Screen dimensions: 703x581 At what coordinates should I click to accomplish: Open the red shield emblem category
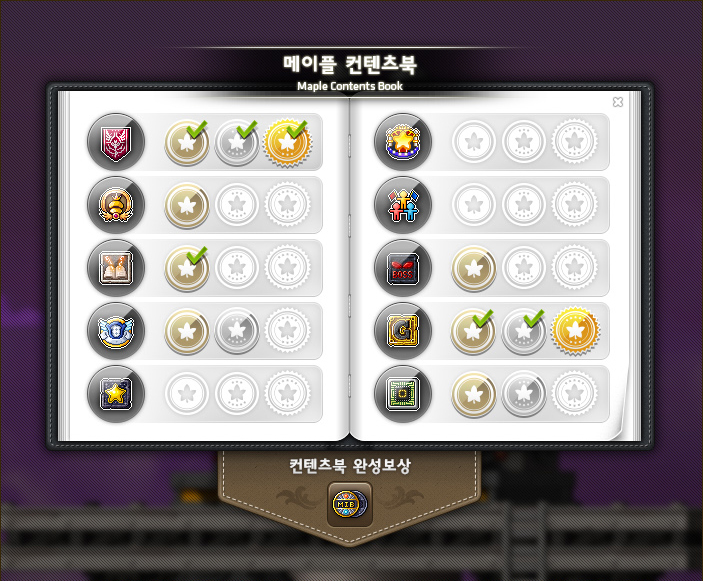115,143
